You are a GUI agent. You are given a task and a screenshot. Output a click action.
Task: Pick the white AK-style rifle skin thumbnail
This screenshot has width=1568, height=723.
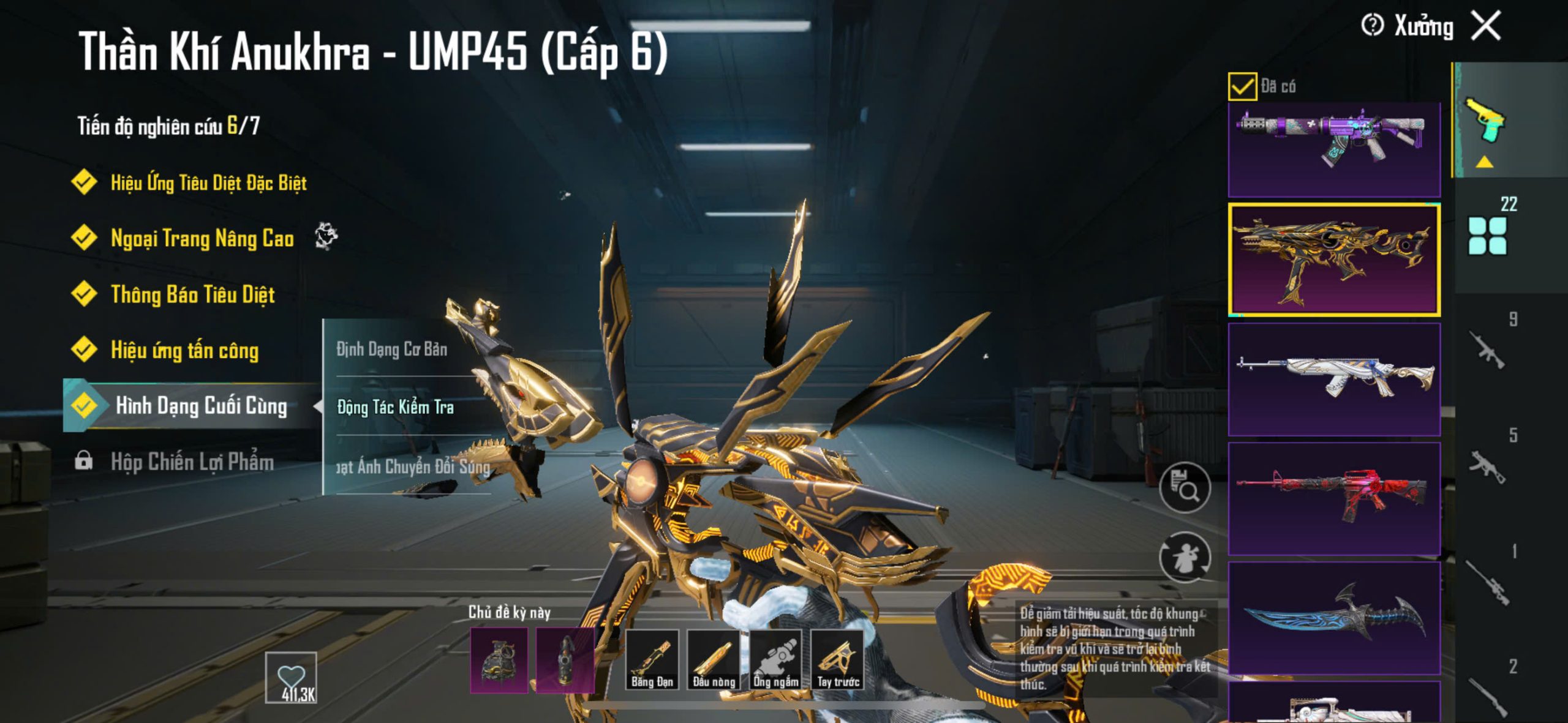(x=1334, y=379)
